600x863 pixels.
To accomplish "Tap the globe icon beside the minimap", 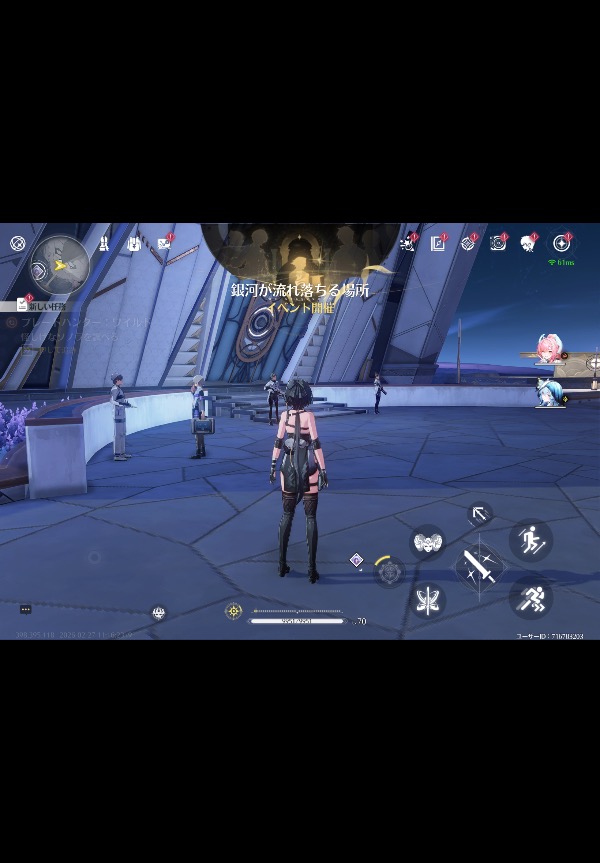I will pyautogui.click(x=17, y=243).
